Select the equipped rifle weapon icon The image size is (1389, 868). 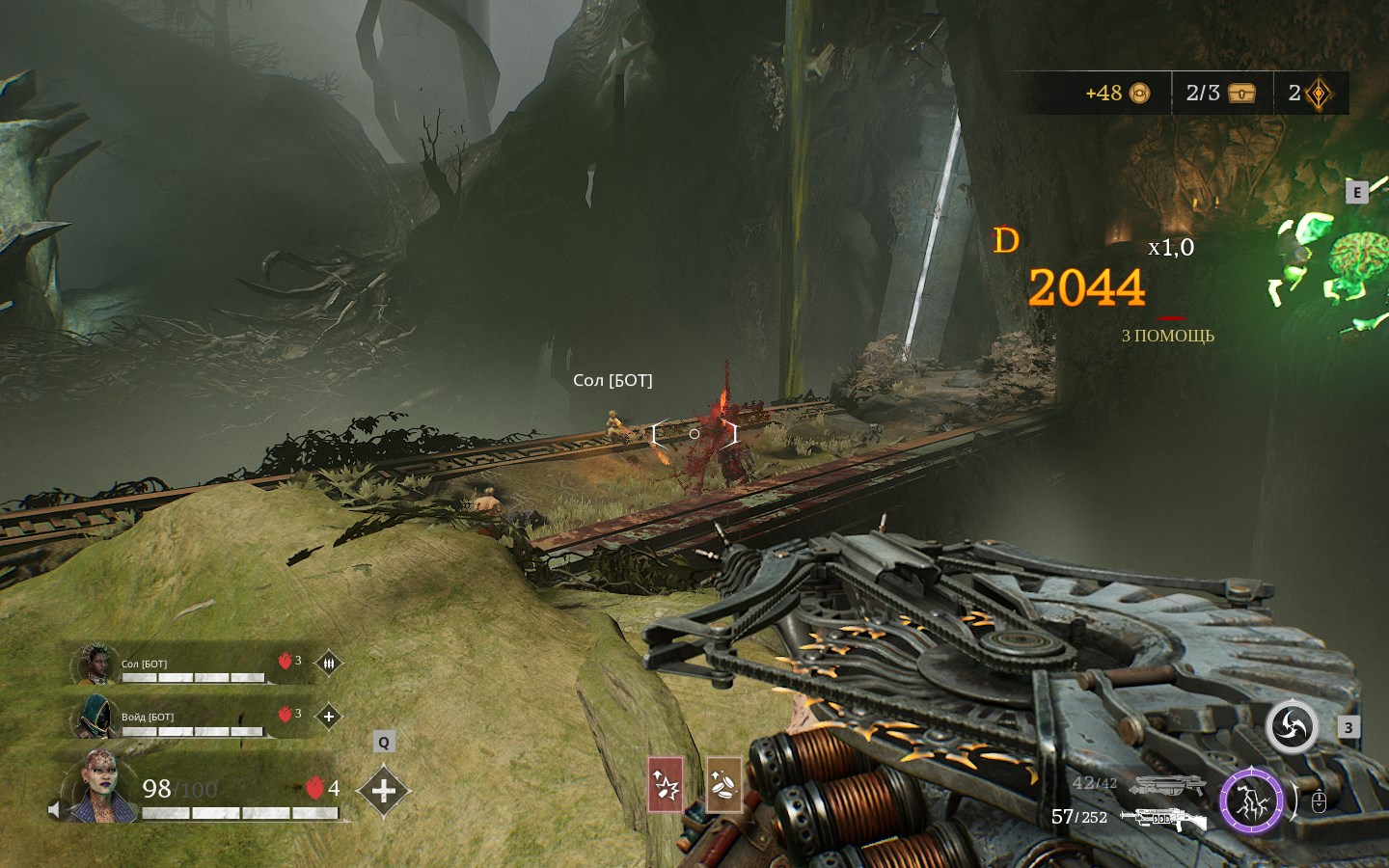pos(1163,819)
